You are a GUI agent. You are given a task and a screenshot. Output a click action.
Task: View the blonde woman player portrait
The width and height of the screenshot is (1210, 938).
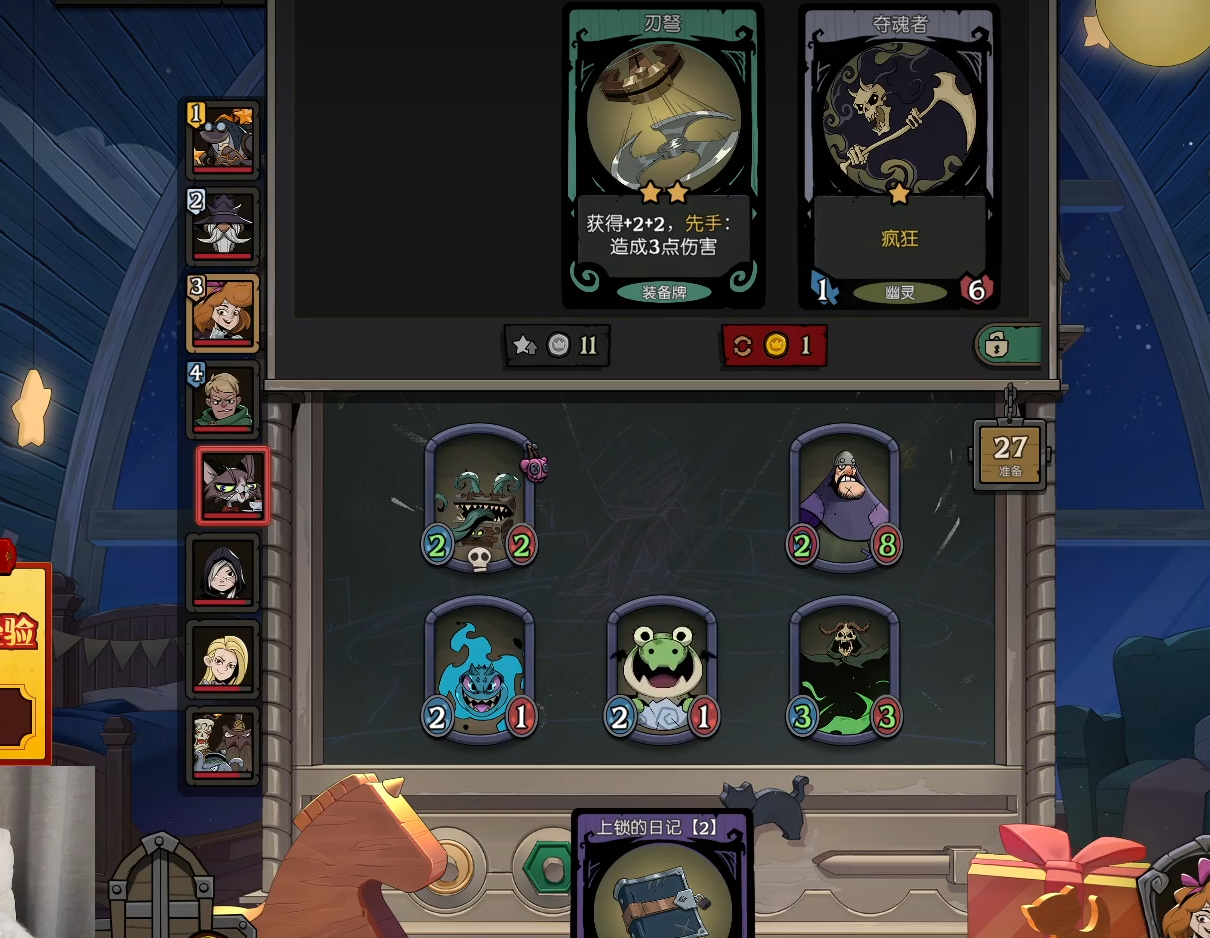(224, 659)
